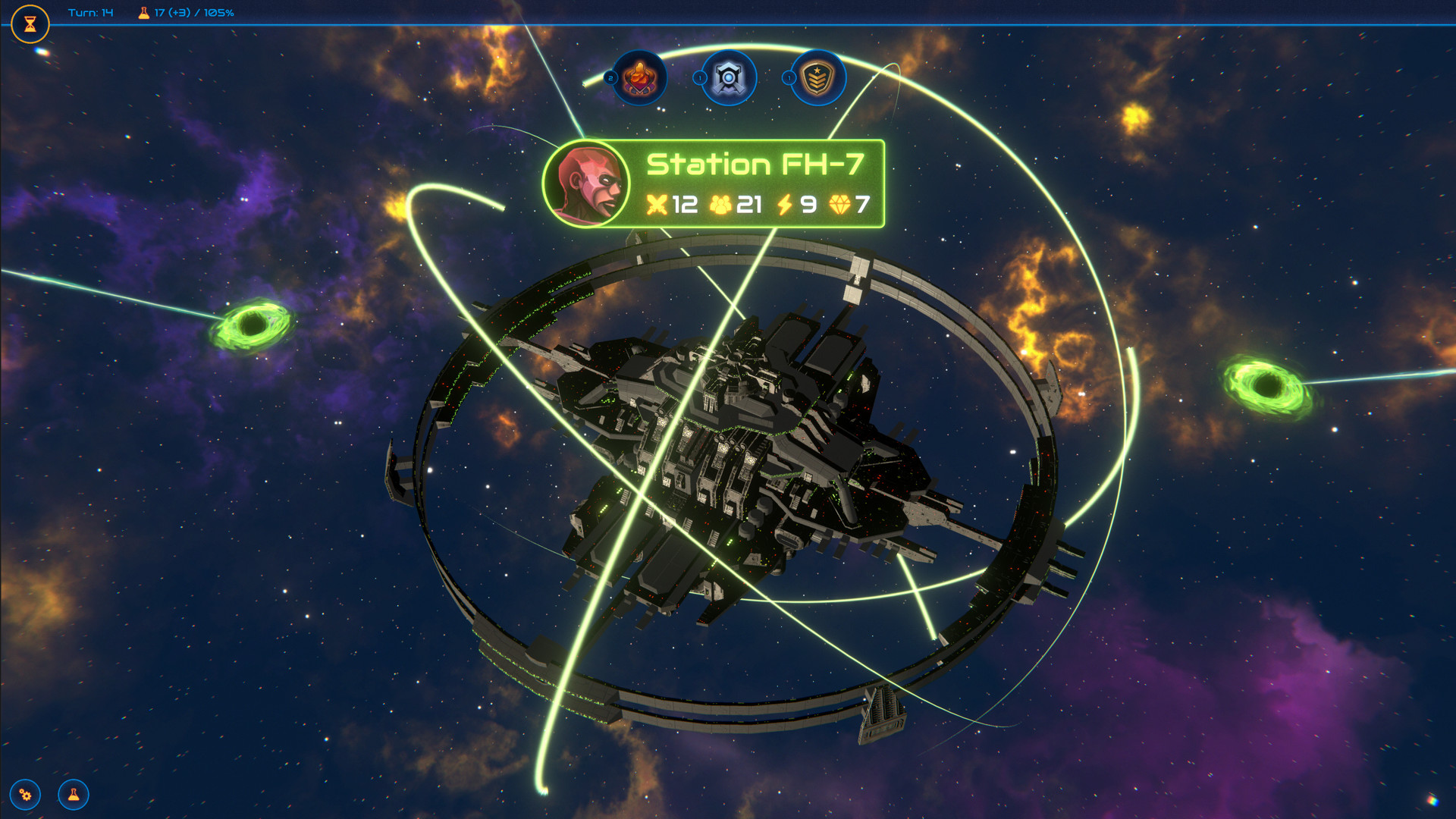Select the orange crystal module icon
Screen dimensions: 1456x819
pos(640,77)
